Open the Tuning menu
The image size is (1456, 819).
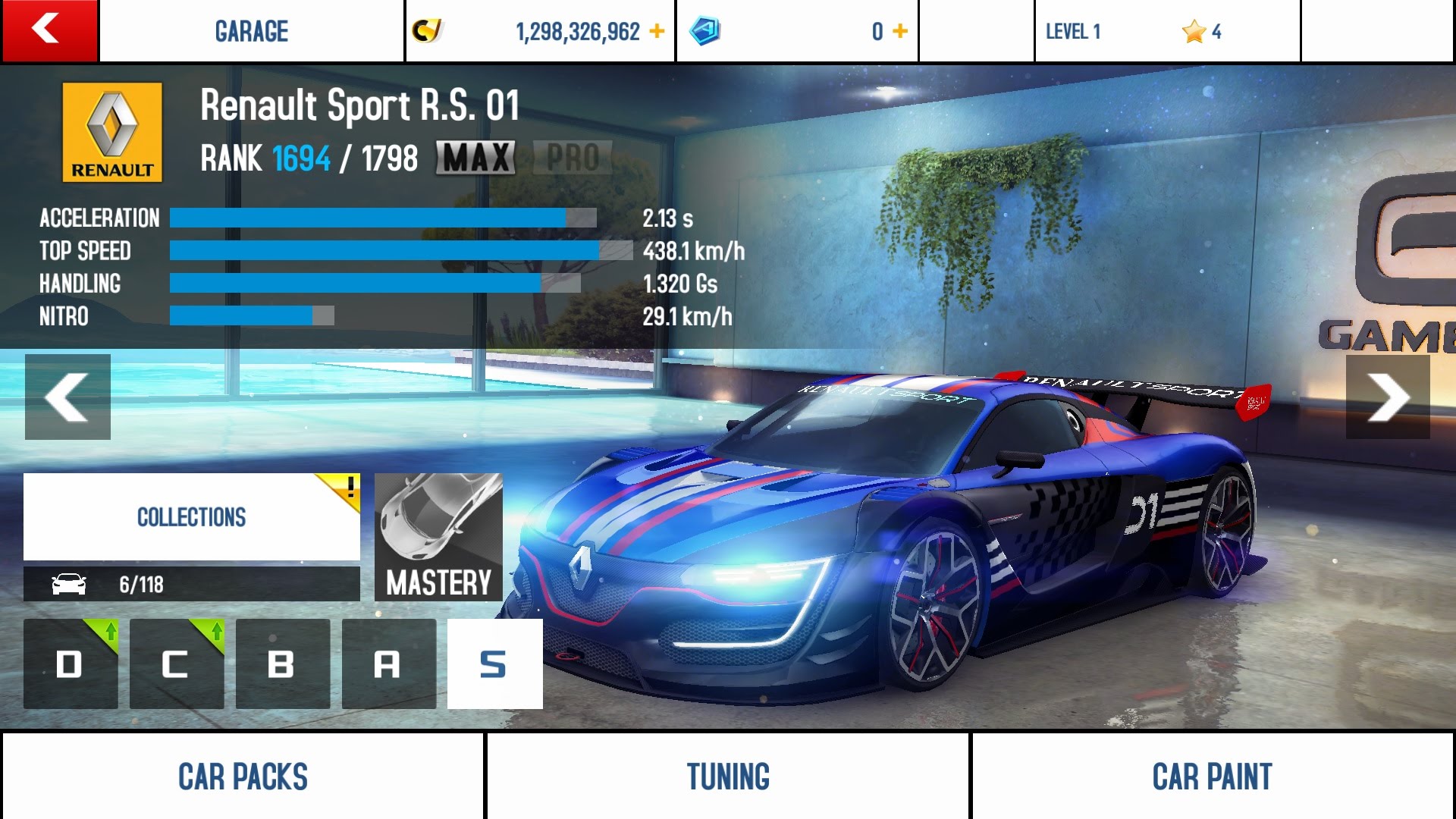728,777
